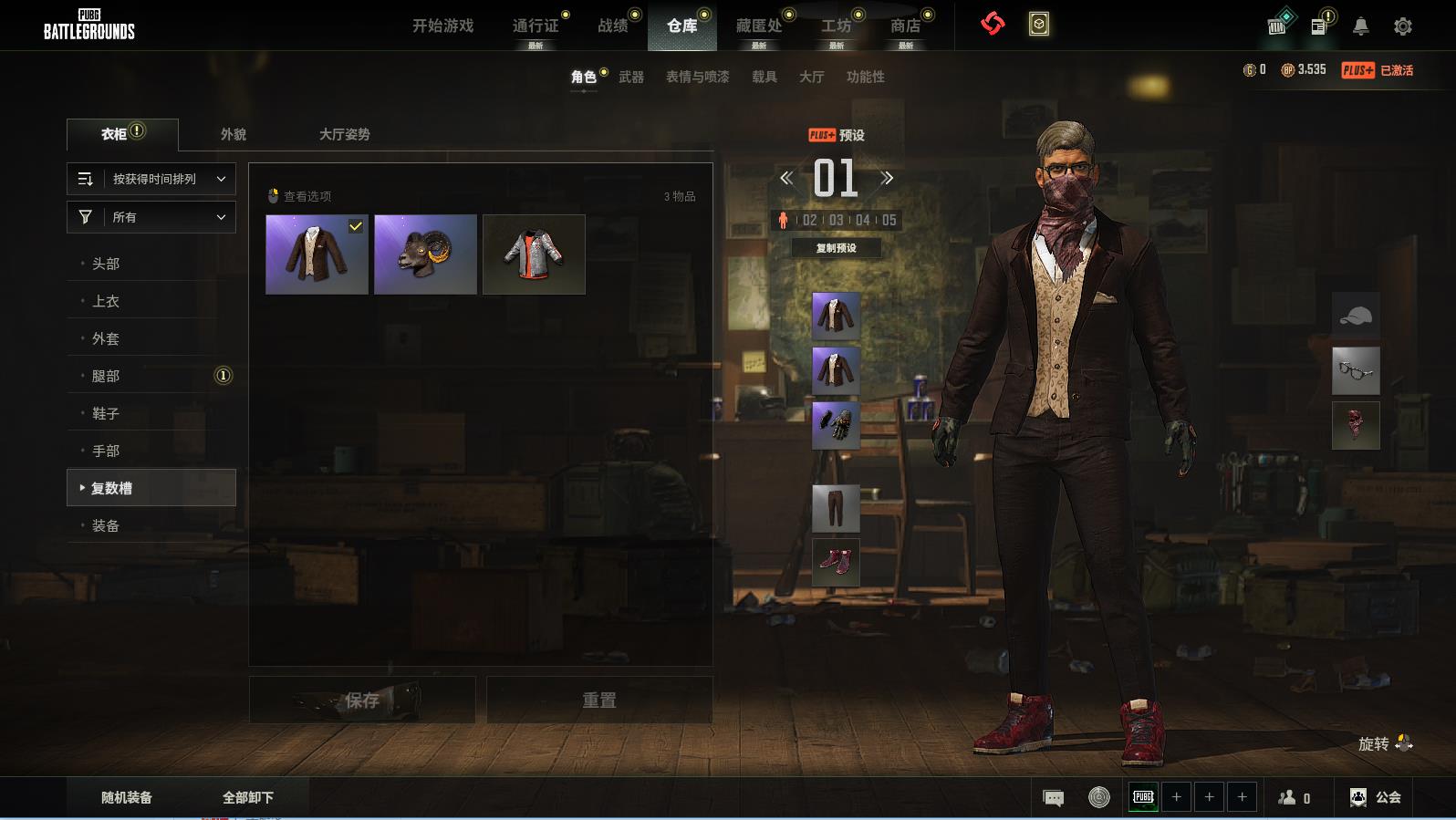Screen dimensions: 1456x820
Task: Pick the grey and red jacket item
Action: coord(534,254)
